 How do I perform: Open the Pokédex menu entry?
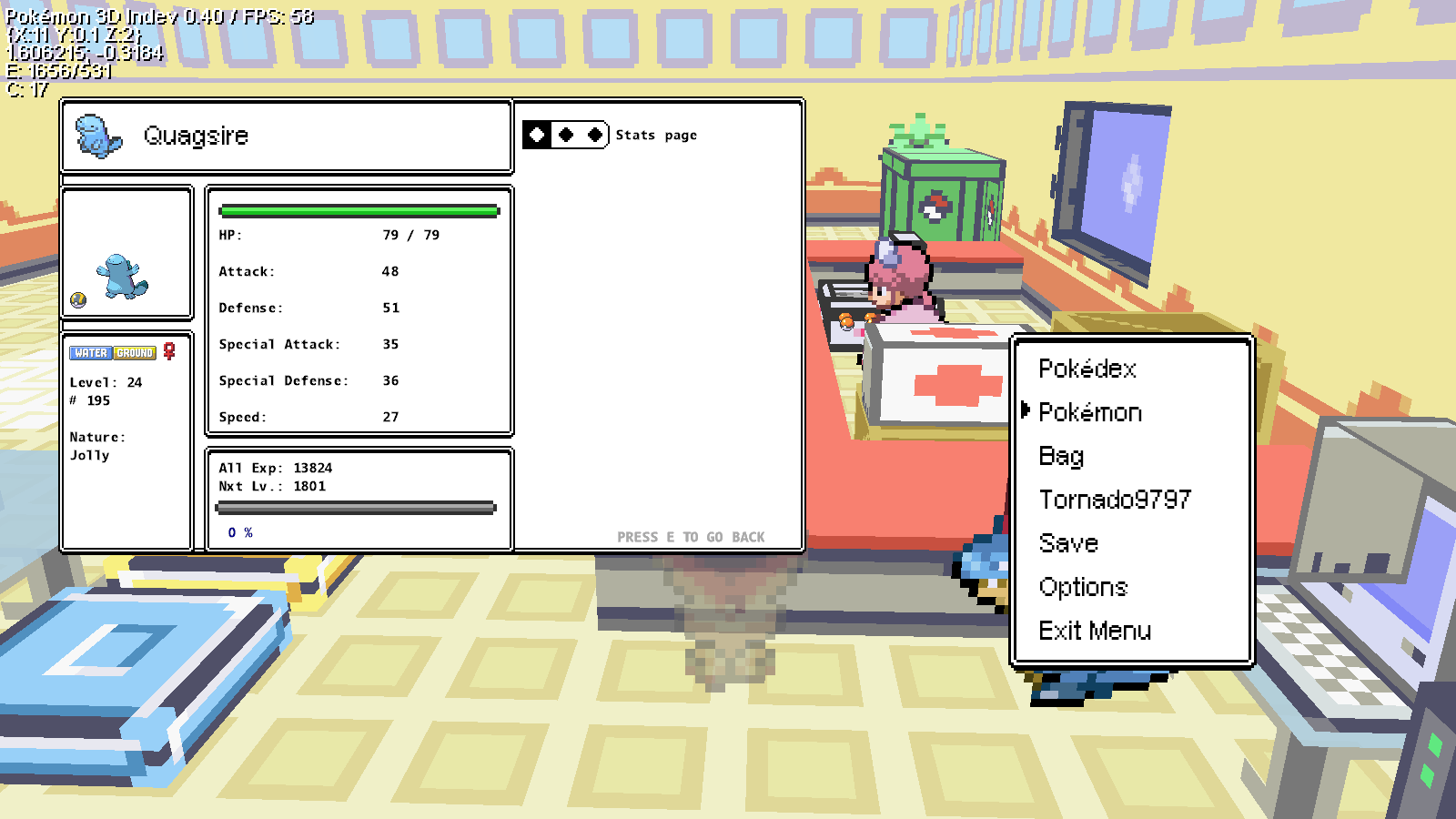tap(1087, 369)
